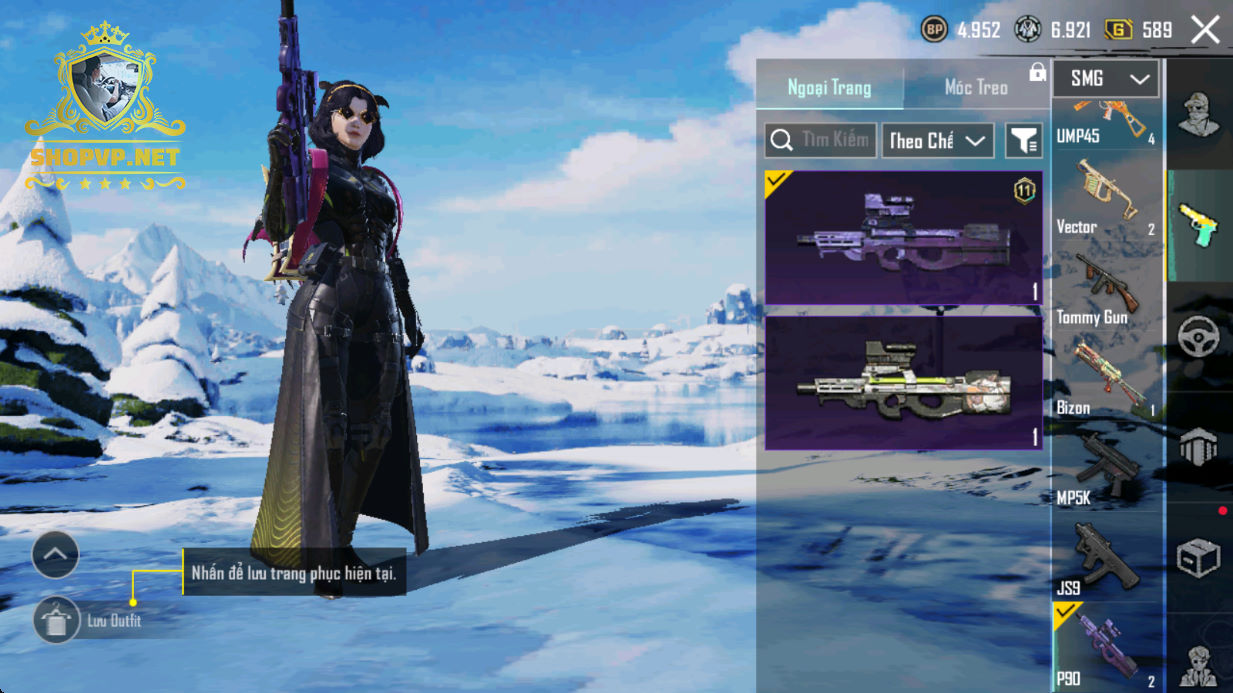
Task: Click the Tìm Kiếm search field
Action: tap(821, 141)
